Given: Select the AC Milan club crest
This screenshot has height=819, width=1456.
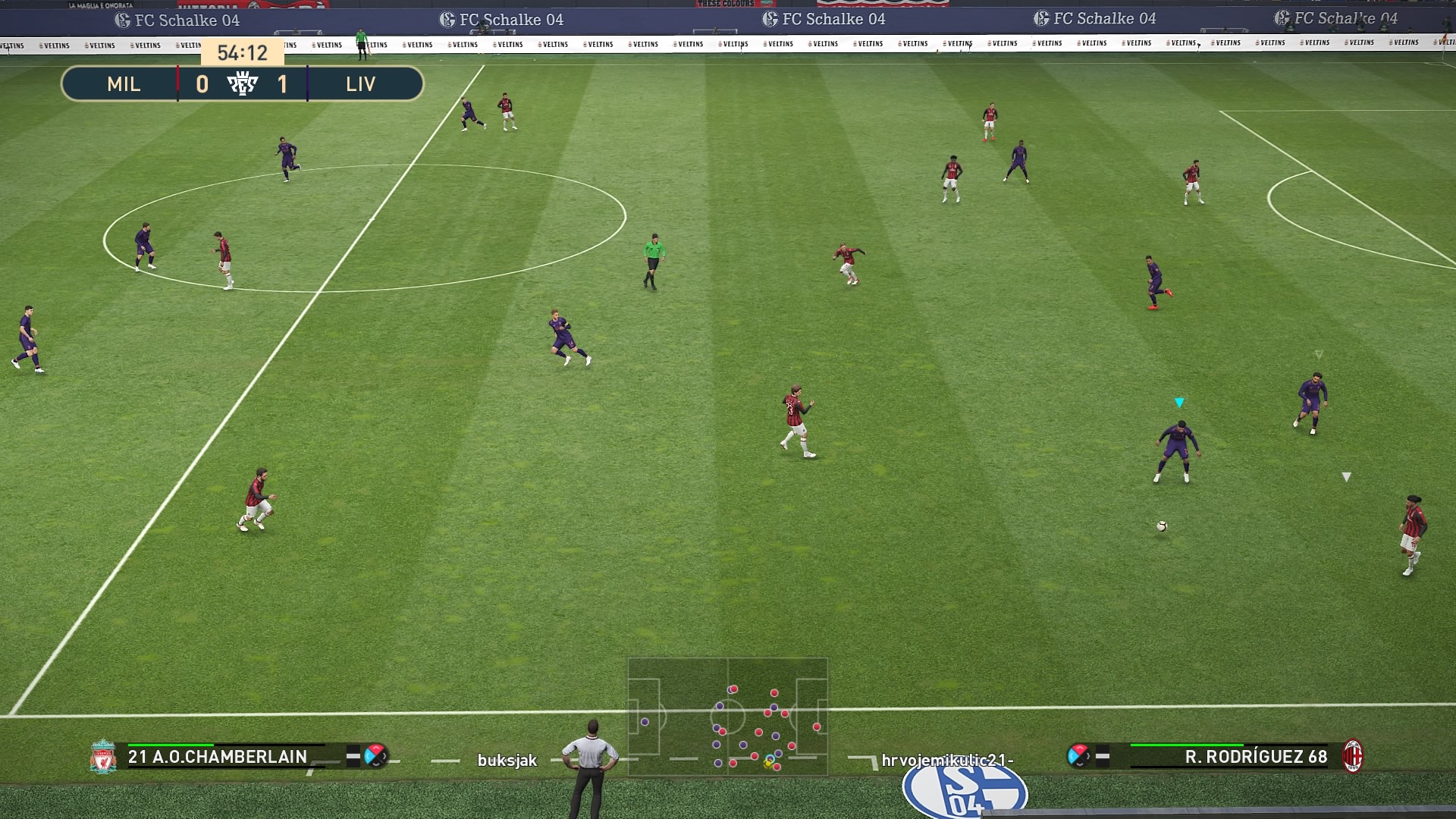Looking at the screenshot, I should point(1352,756).
